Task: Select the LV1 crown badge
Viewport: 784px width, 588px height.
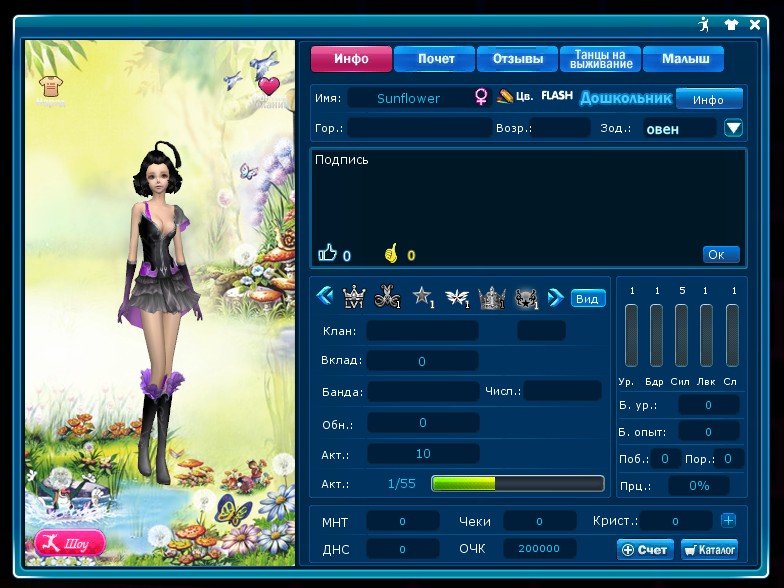Action: [354, 297]
